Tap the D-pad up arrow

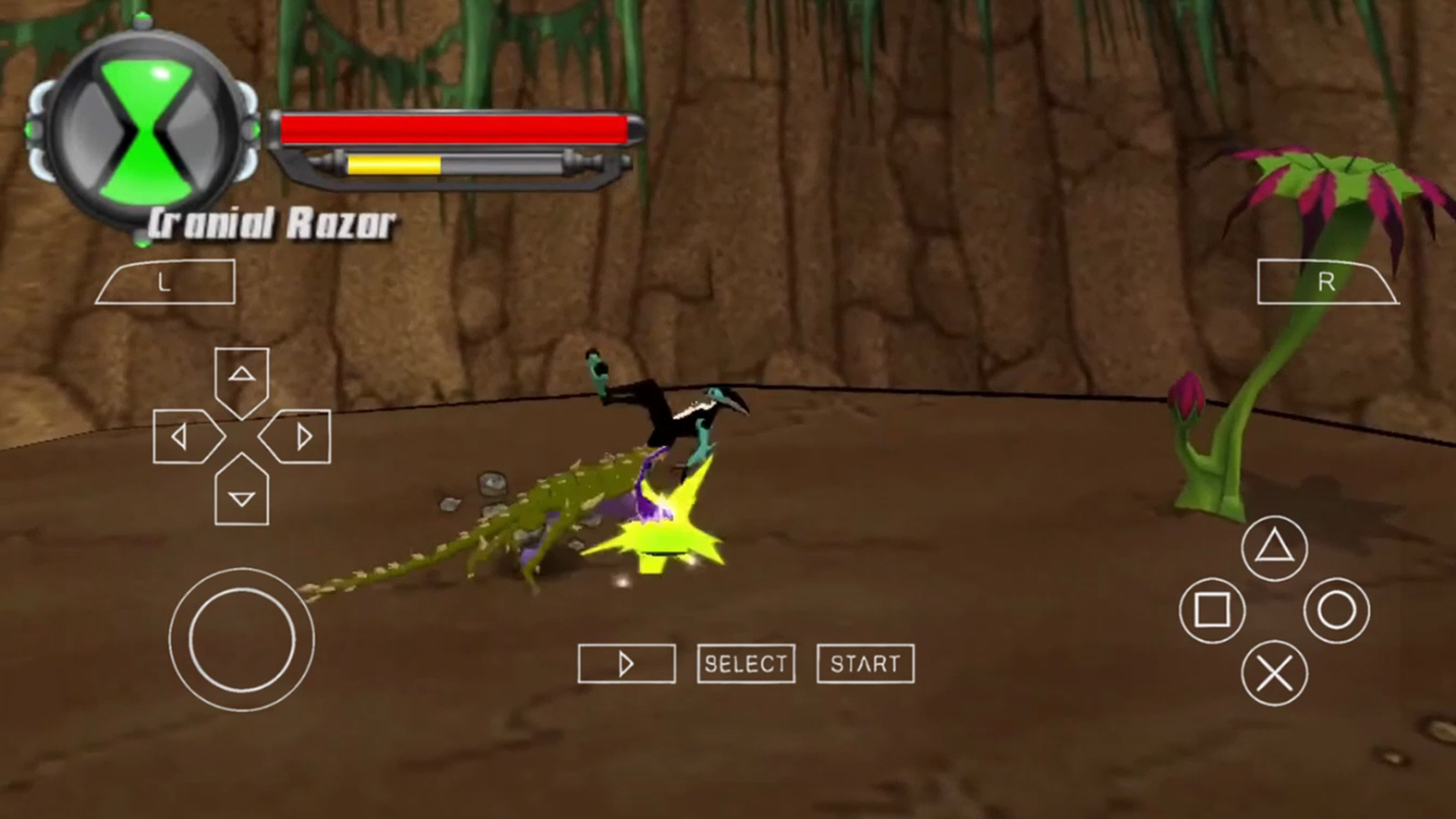(x=241, y=378)
